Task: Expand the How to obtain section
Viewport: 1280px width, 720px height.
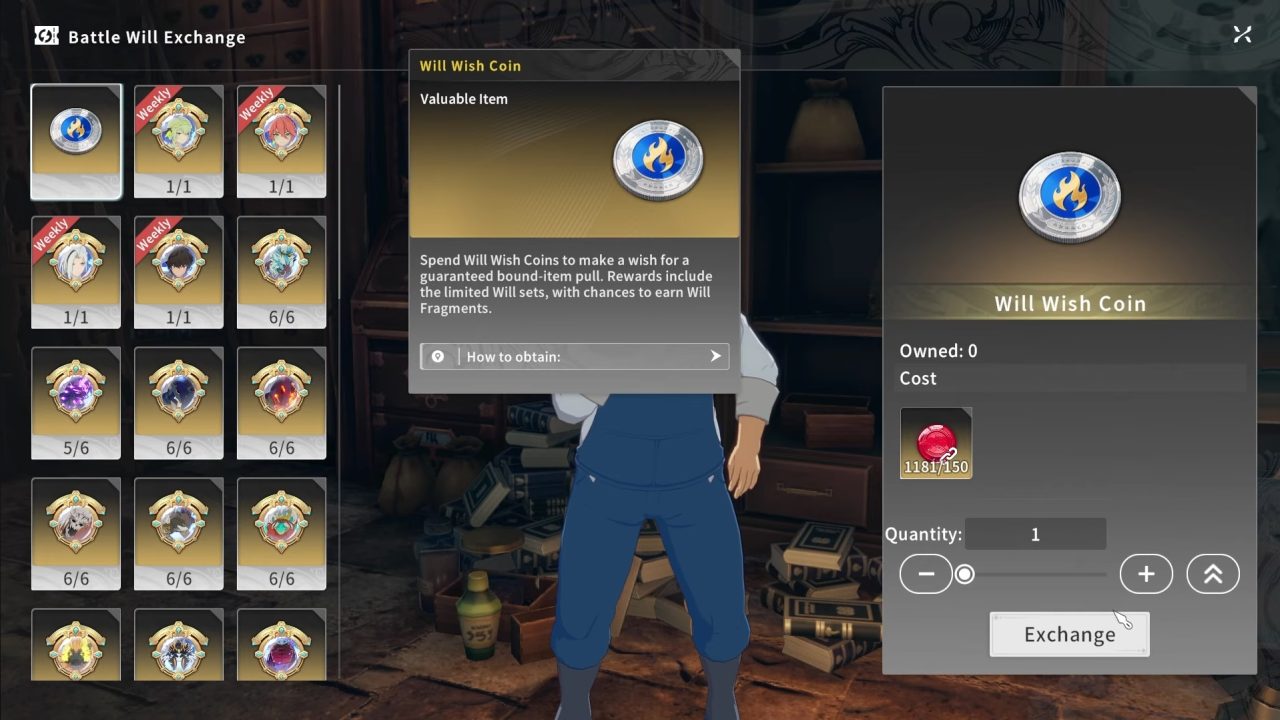Action: 714,356
